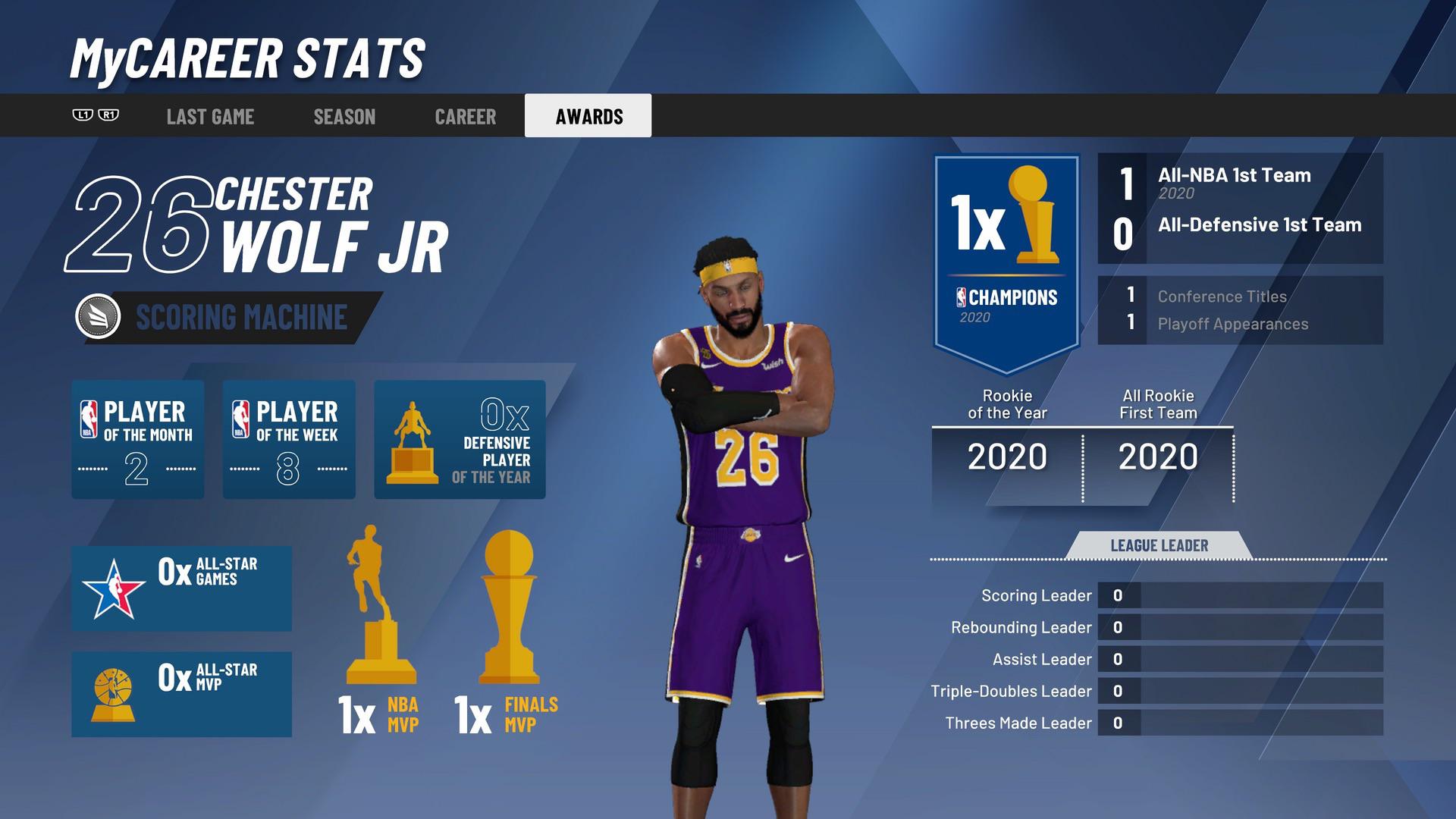
Task: Select the Awards tab
Action: click(588, 116)
